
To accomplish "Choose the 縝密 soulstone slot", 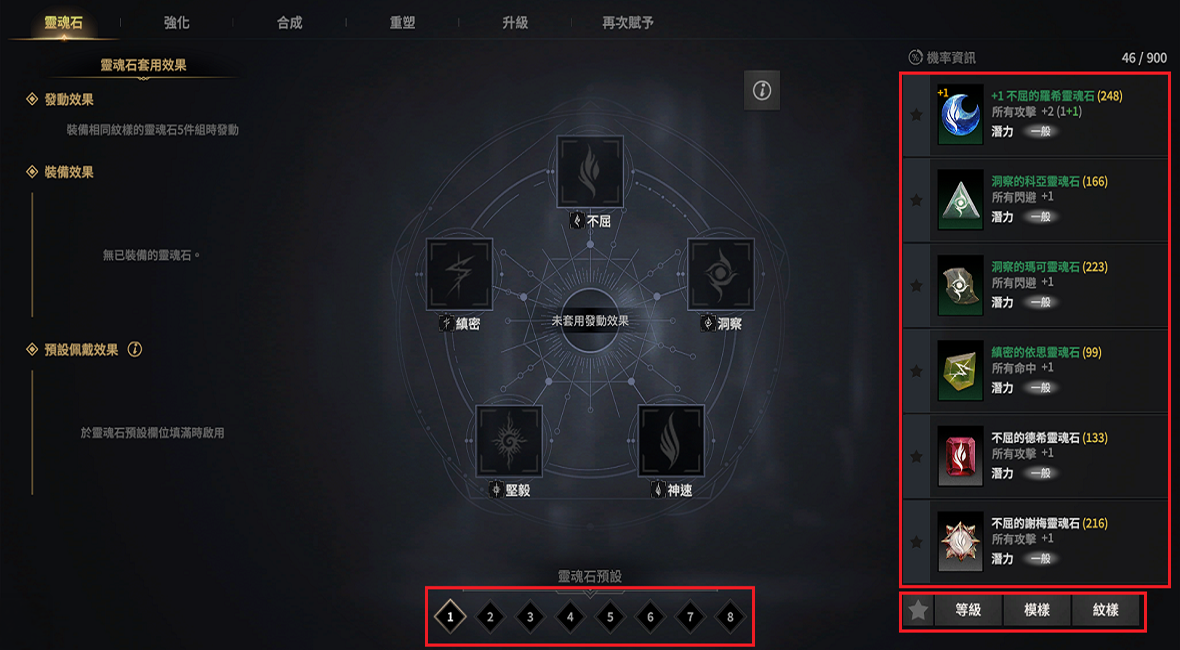I will [460, 273].
